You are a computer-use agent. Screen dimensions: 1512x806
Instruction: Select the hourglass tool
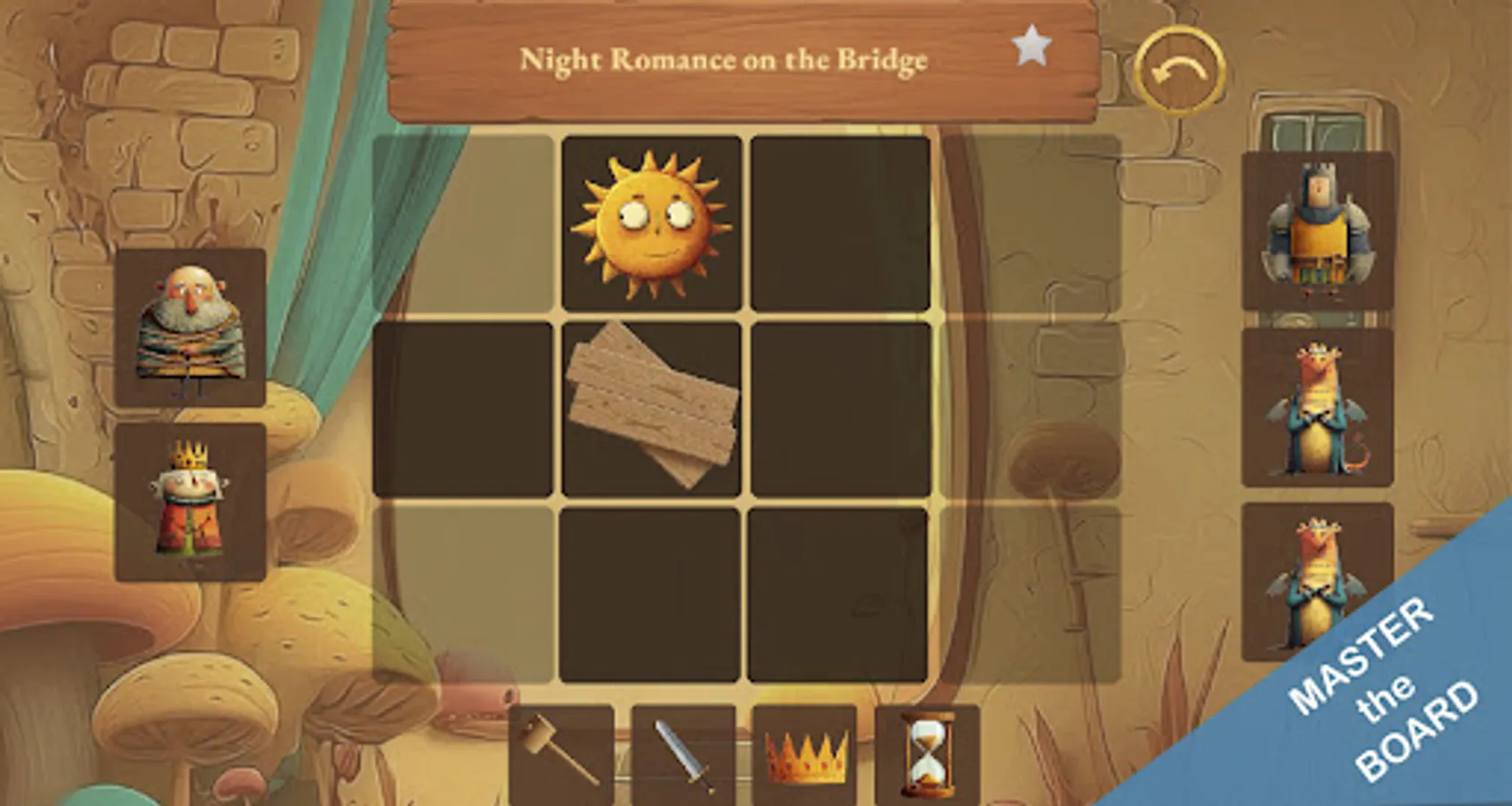[921, 757]
